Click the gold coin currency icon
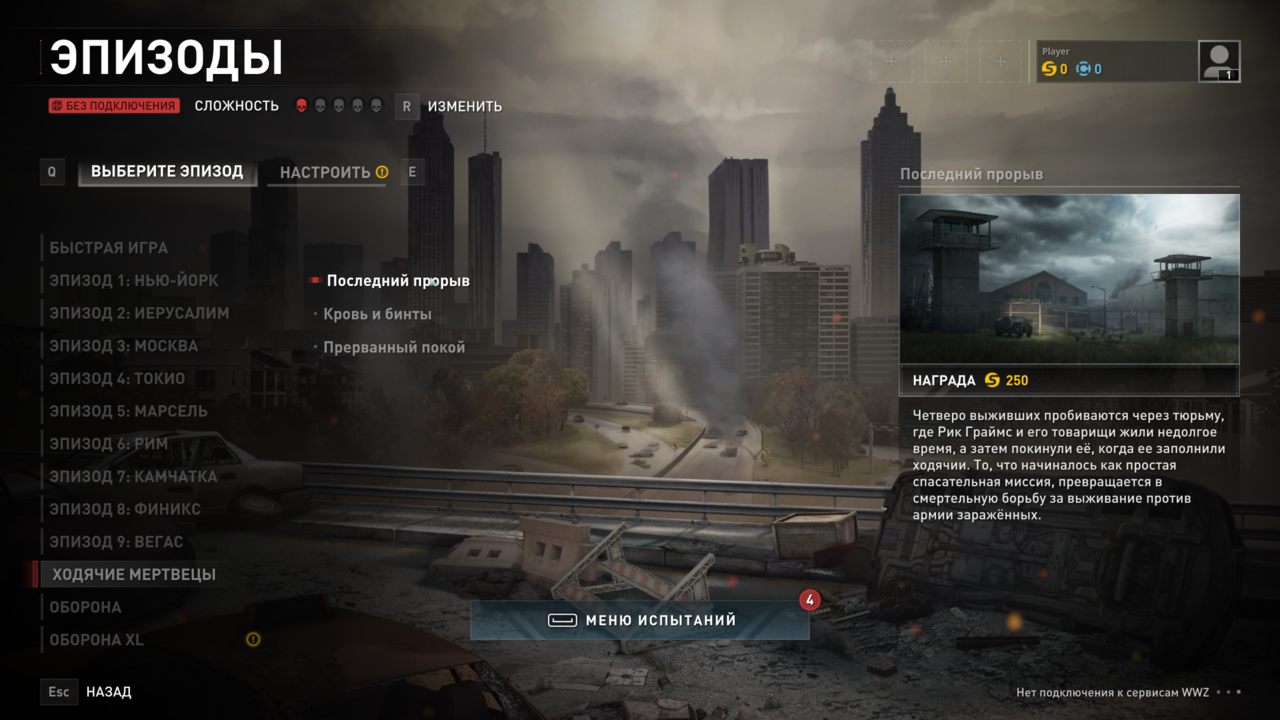 [x=1051, y=69]
